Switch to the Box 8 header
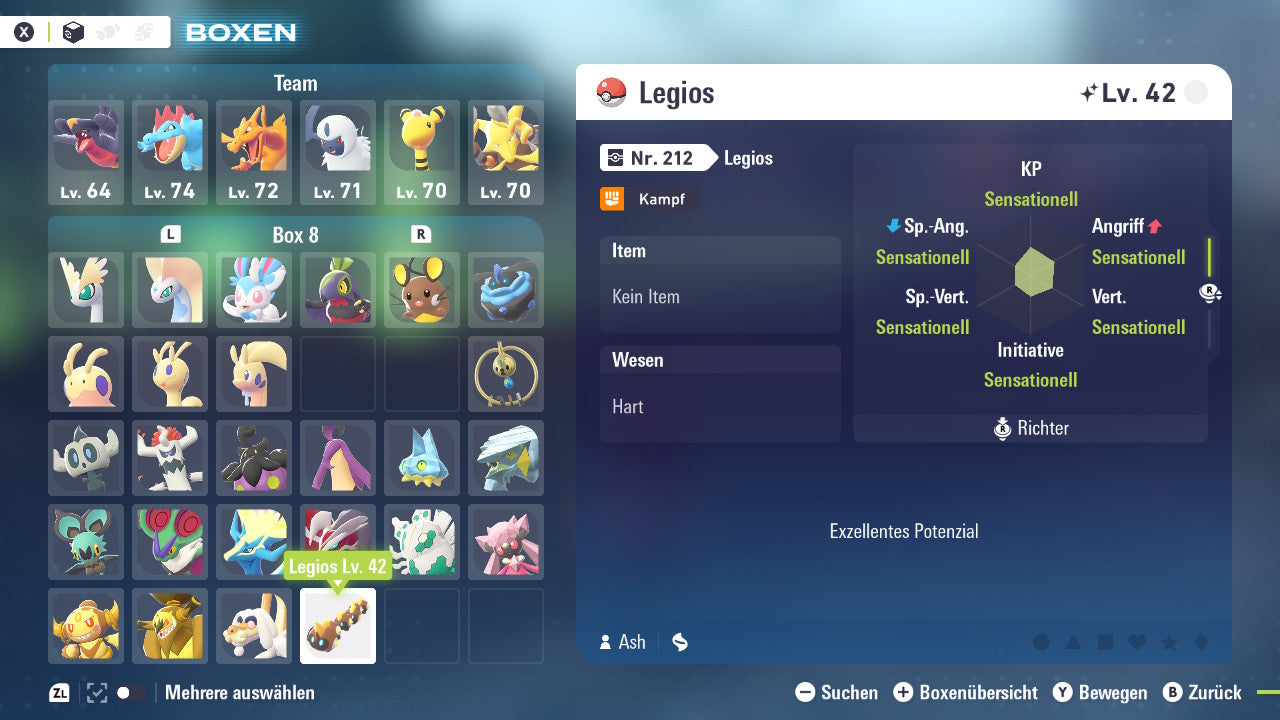1280x720 pixels. 295,234
